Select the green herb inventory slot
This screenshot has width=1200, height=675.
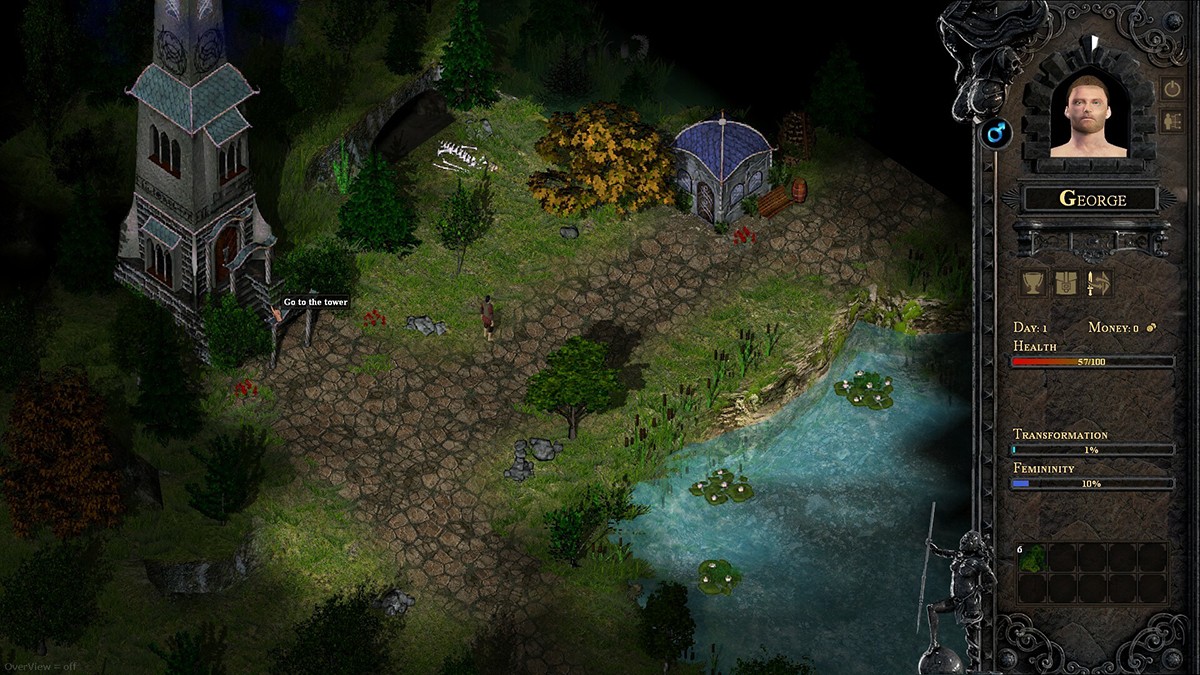pyautogui.click(x=1033, y=558)
